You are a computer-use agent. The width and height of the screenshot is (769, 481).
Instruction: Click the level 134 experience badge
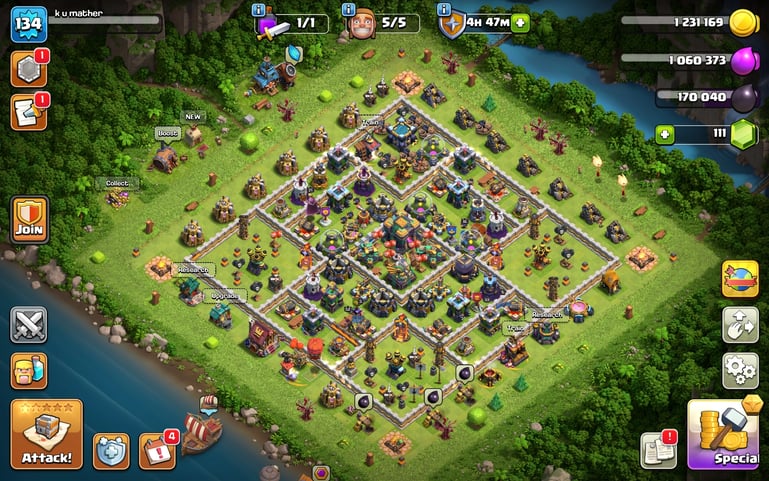point(29,24)
